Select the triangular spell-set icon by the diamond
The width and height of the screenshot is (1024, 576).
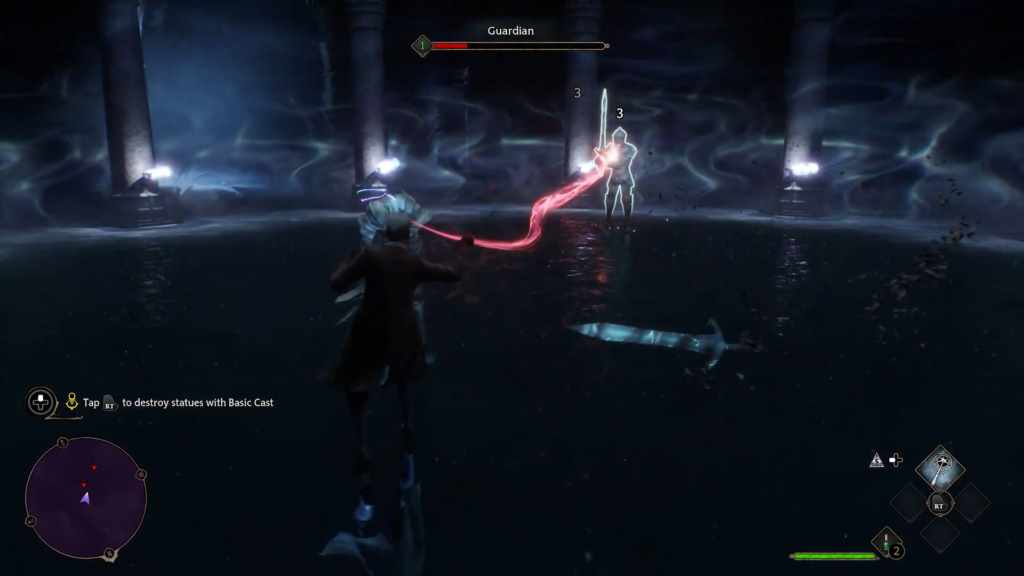pyautogui.click(x=876, y=460)
